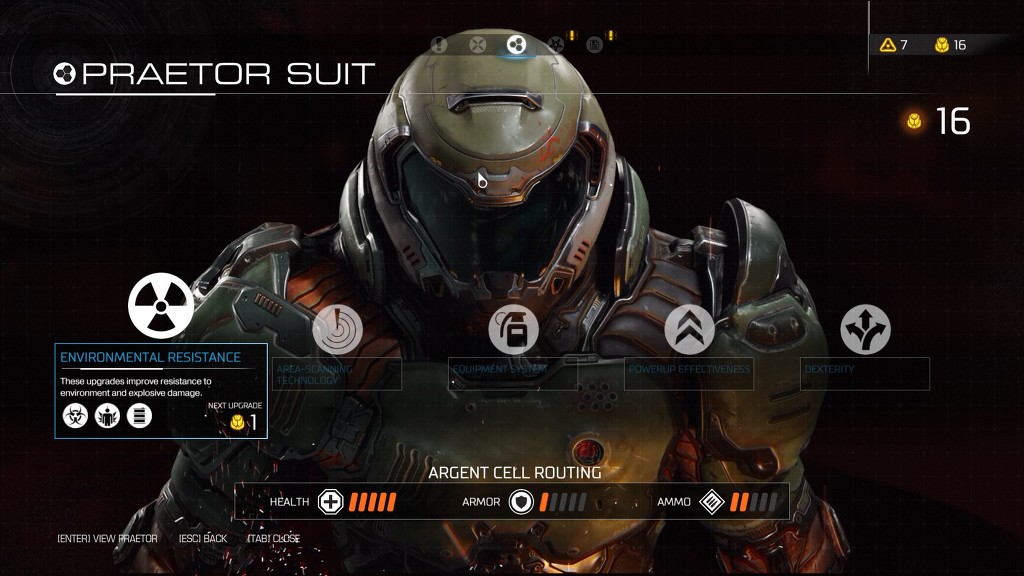The height and width of the screenshot is (576, 1024).
Task: Open the crossed-tools tab
Action: [x=478, y=44]
